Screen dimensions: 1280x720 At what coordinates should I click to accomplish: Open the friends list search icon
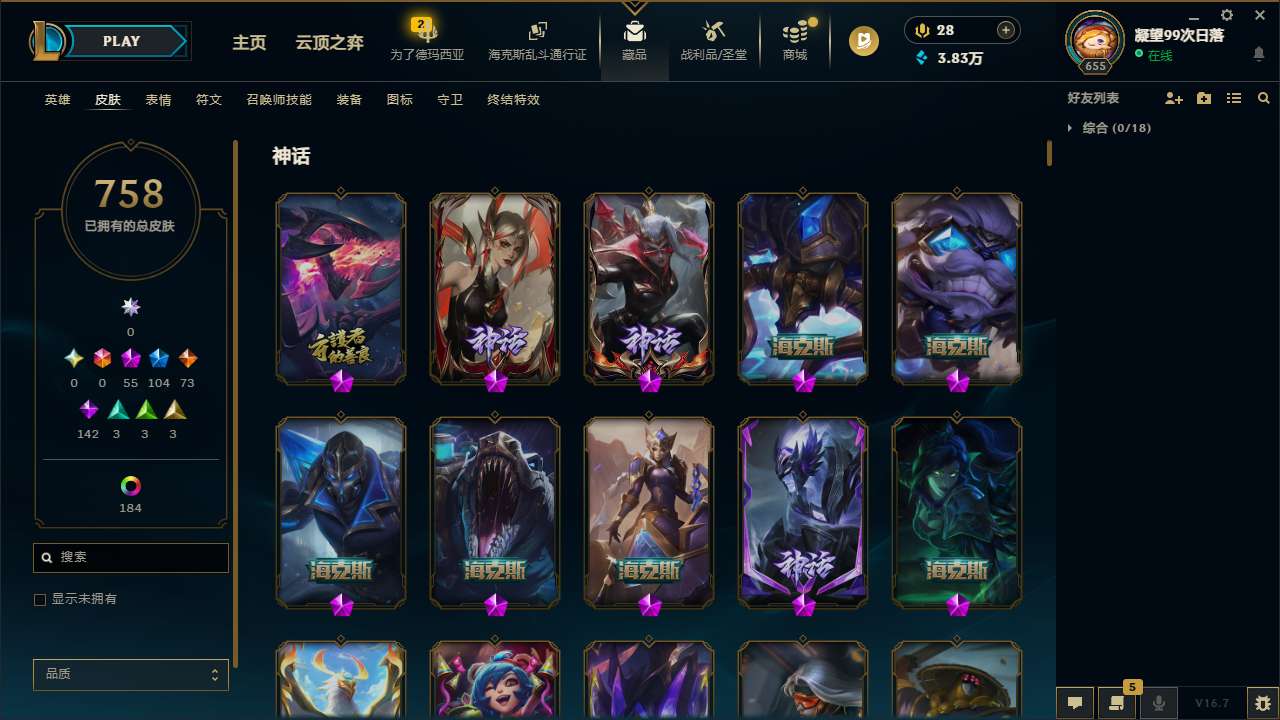coord(1264,98)
